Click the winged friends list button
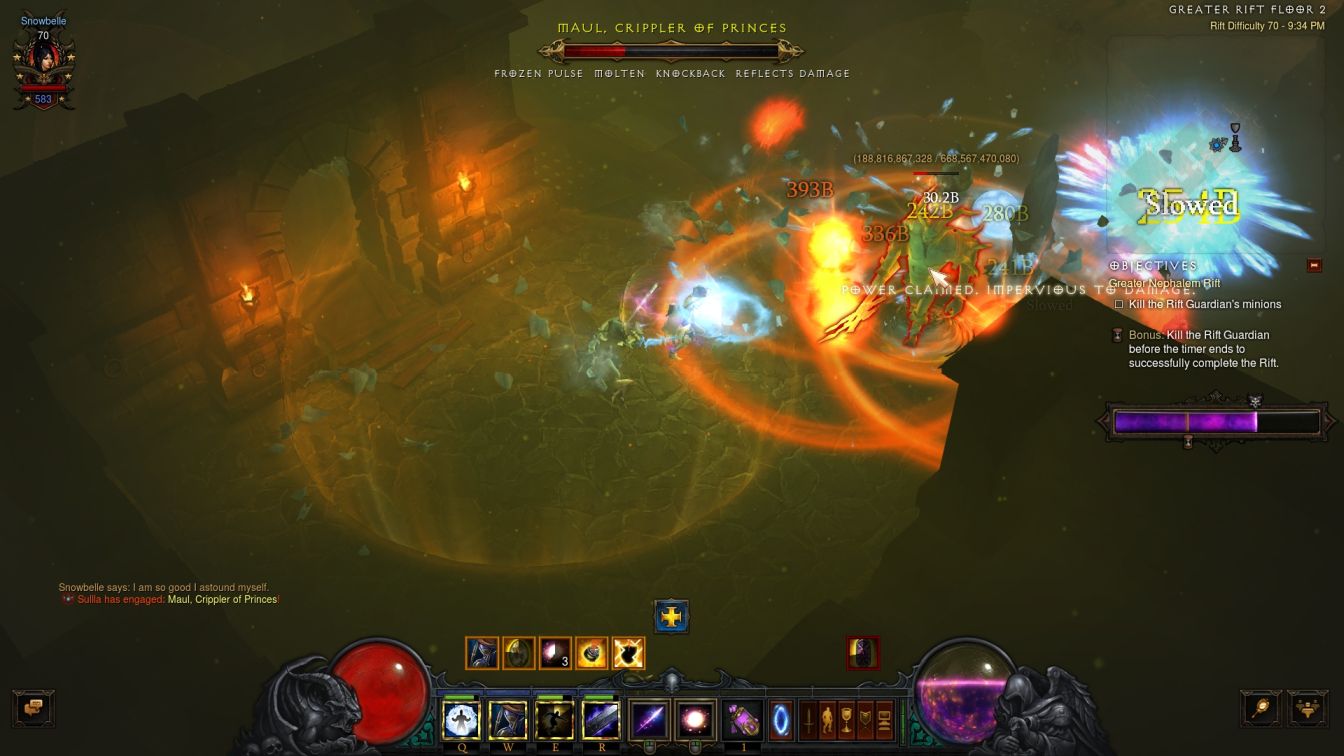The image size is (1344, 756). tap(1307, 708)
